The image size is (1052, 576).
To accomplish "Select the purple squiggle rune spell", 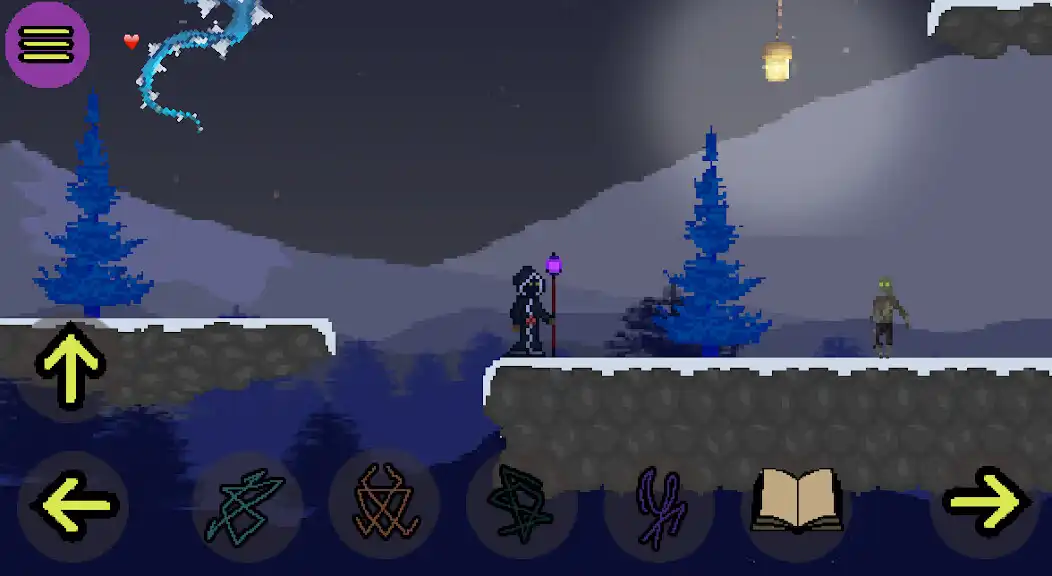I will tap(659, 505).
